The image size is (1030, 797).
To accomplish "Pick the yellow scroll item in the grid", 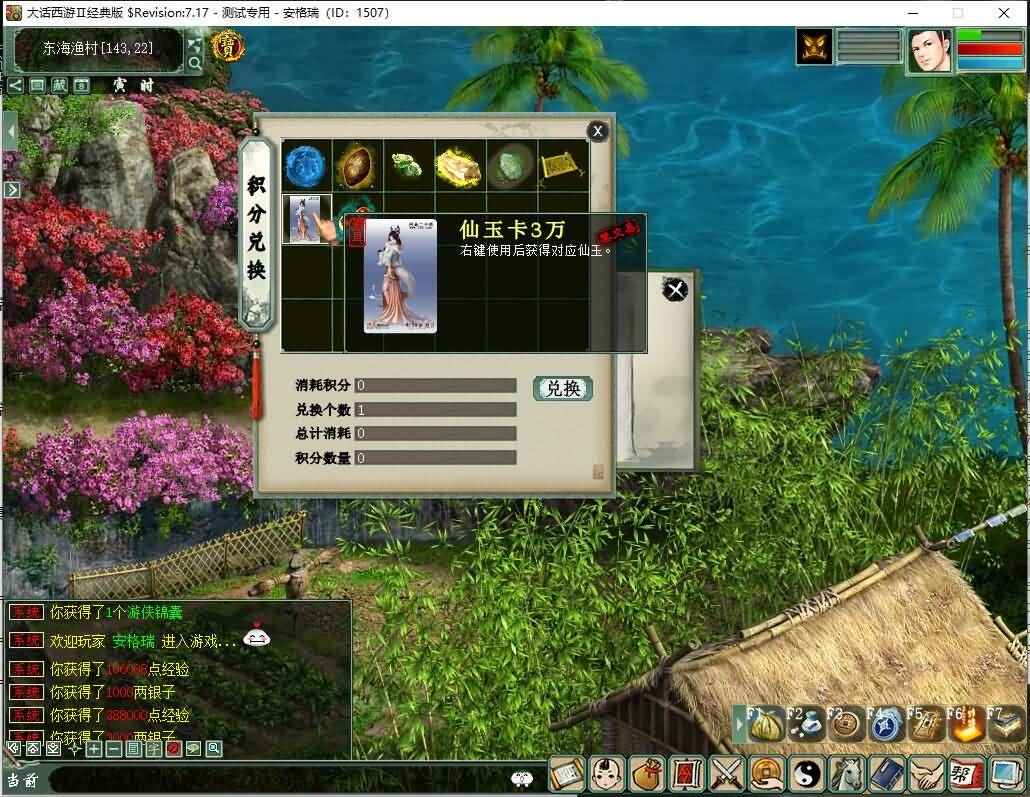I will tap(562, 165).
